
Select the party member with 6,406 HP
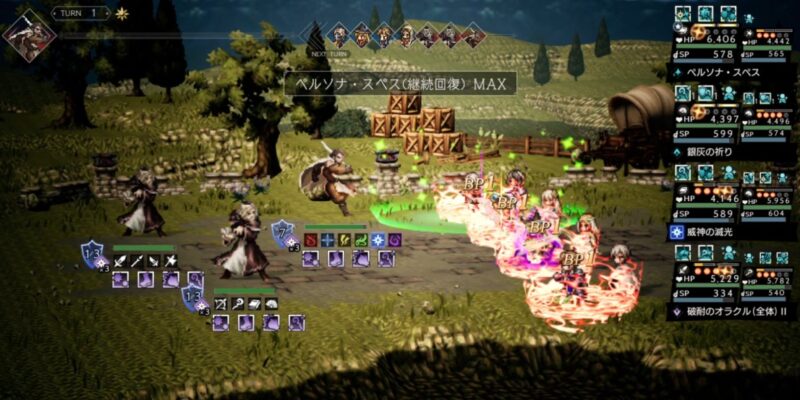tap(706, 39)
